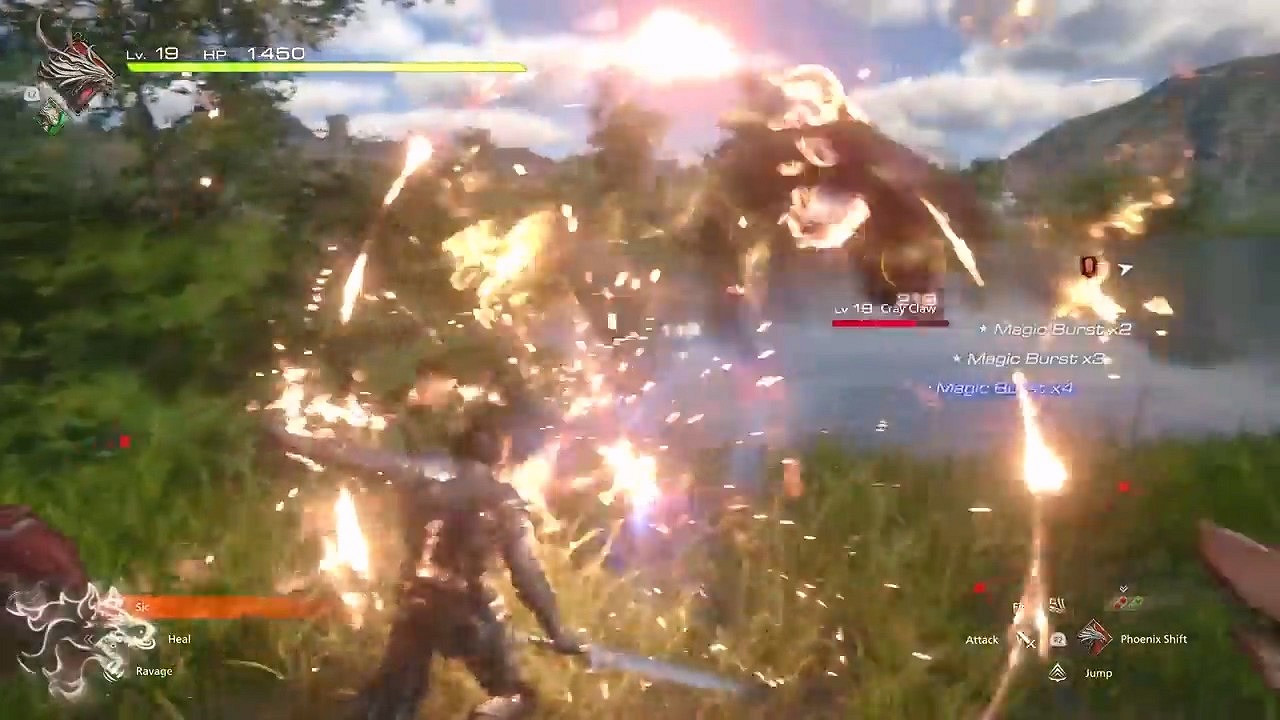This screenshot has width=1280, height=720.
Task: Activate the Sic command
Action: [140, 605]
